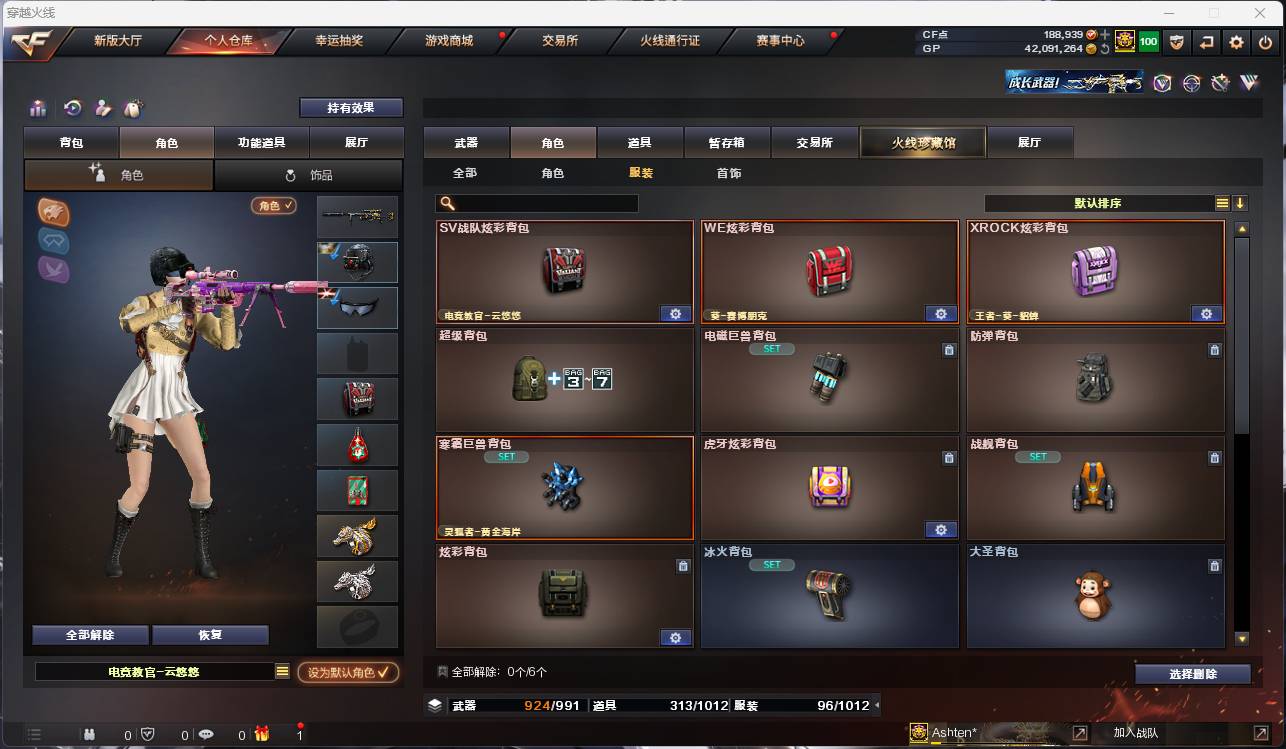The image size is (1286, 749).
Task: Click the down arrow beside the sort list icon
Action: pos(1240,202)
